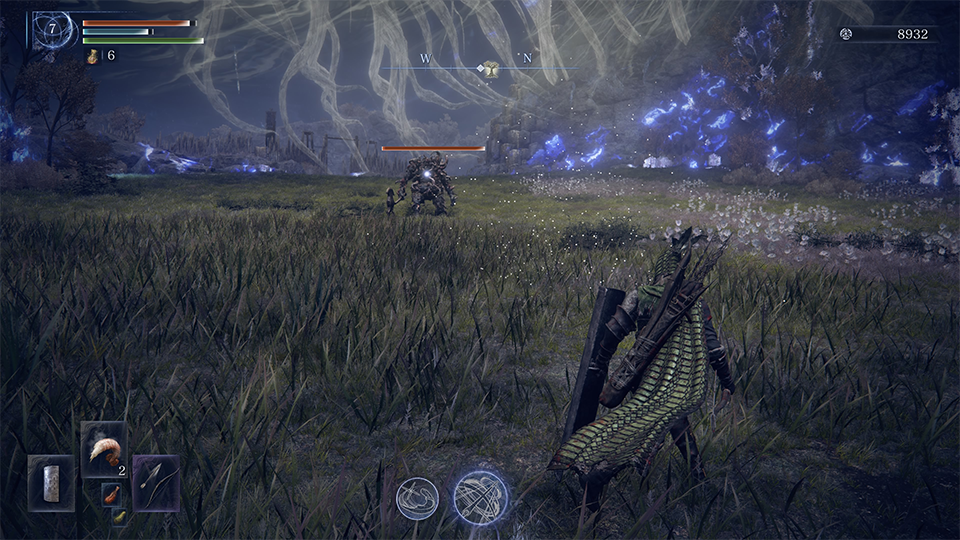Choose the small yellow item icon
This screenshot has height=540, width=960.
click(119, 516)
